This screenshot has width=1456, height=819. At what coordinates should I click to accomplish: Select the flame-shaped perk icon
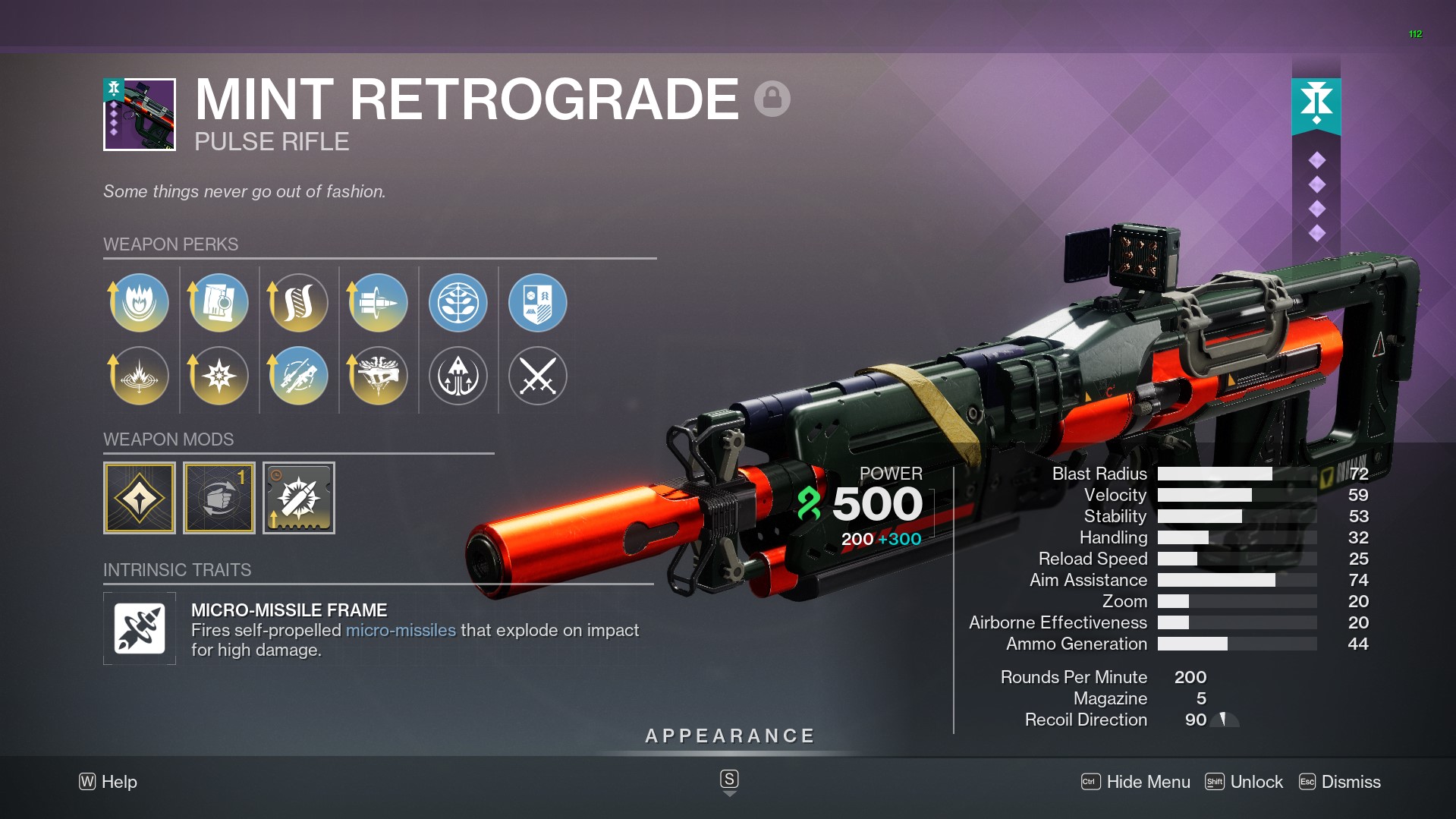click(140, 303)
